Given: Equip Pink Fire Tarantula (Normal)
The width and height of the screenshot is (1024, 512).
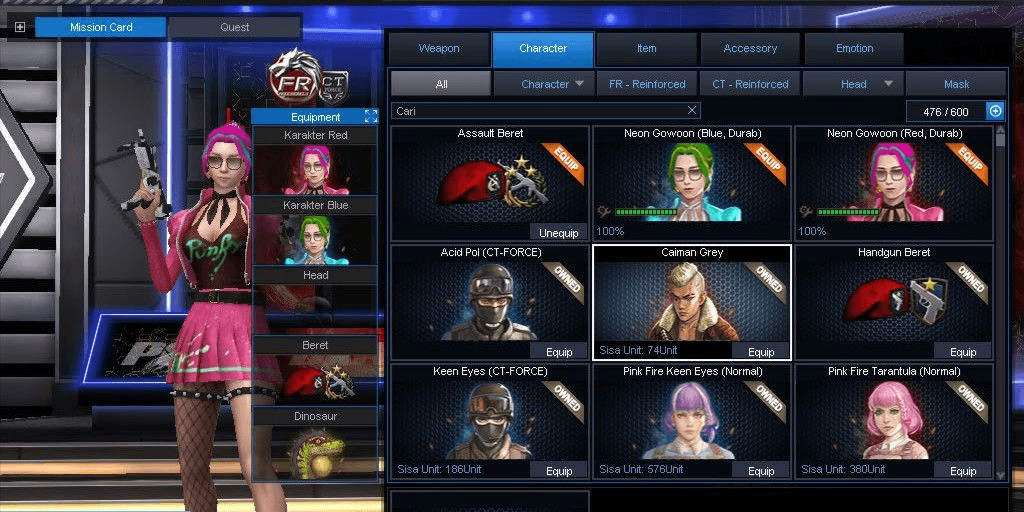Looking at the screenshot, I should pos(963,471).
